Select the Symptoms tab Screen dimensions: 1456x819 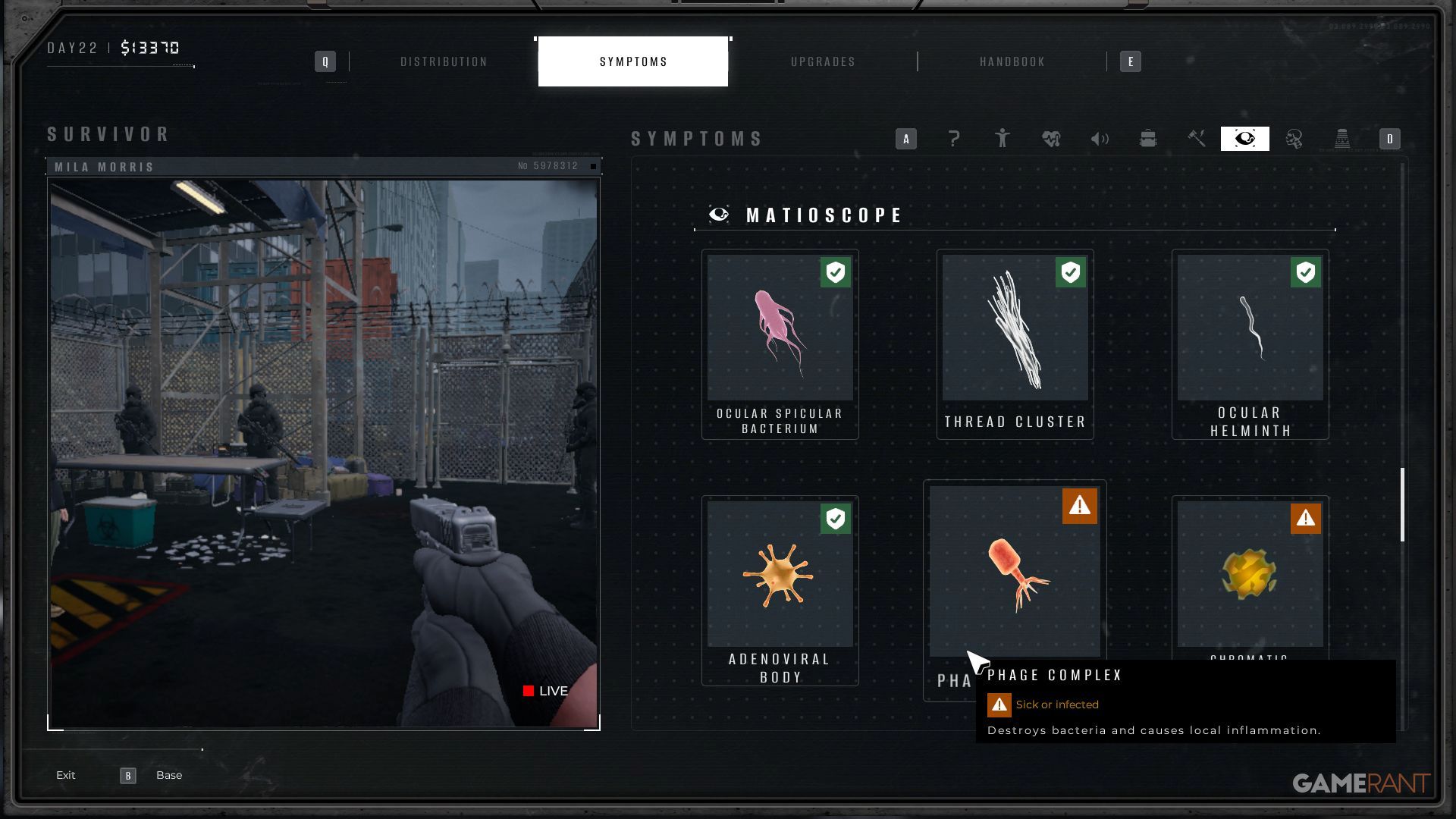(x=633, y=61)
